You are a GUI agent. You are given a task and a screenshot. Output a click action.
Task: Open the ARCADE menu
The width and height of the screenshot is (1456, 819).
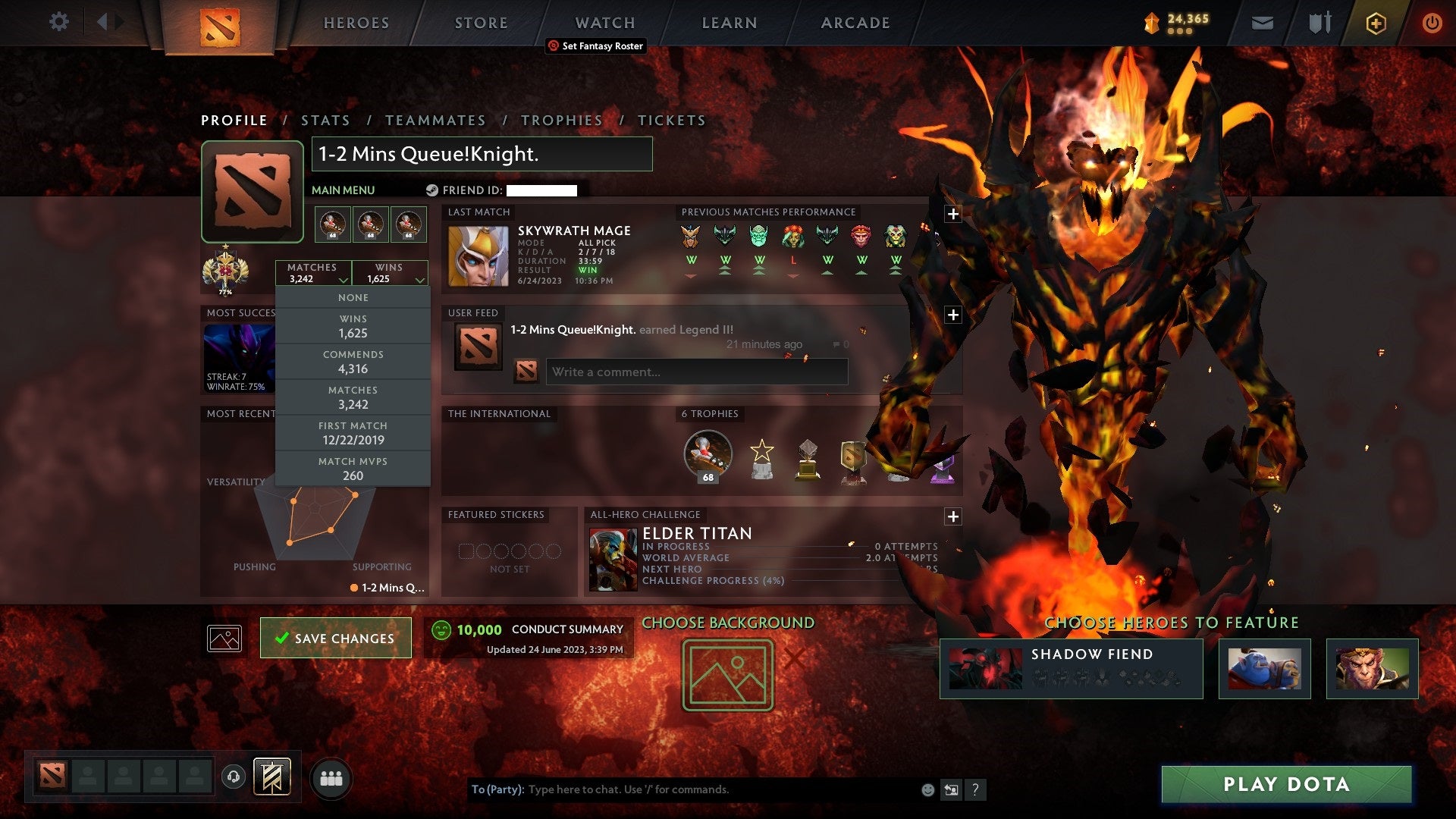[854, 23]
